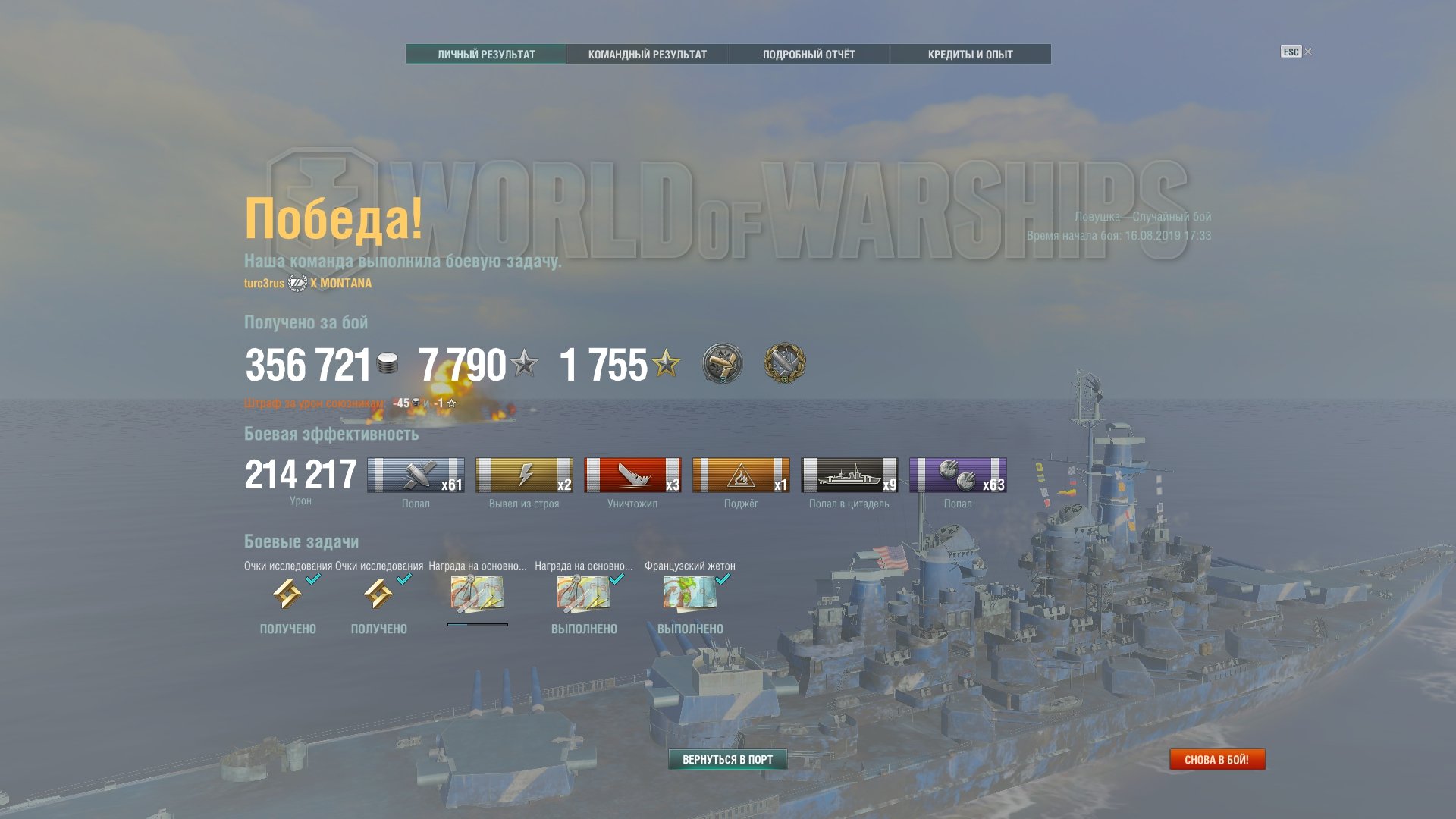
Task: Select the x61 main battery hits ribbon
Action: [416, 475]
